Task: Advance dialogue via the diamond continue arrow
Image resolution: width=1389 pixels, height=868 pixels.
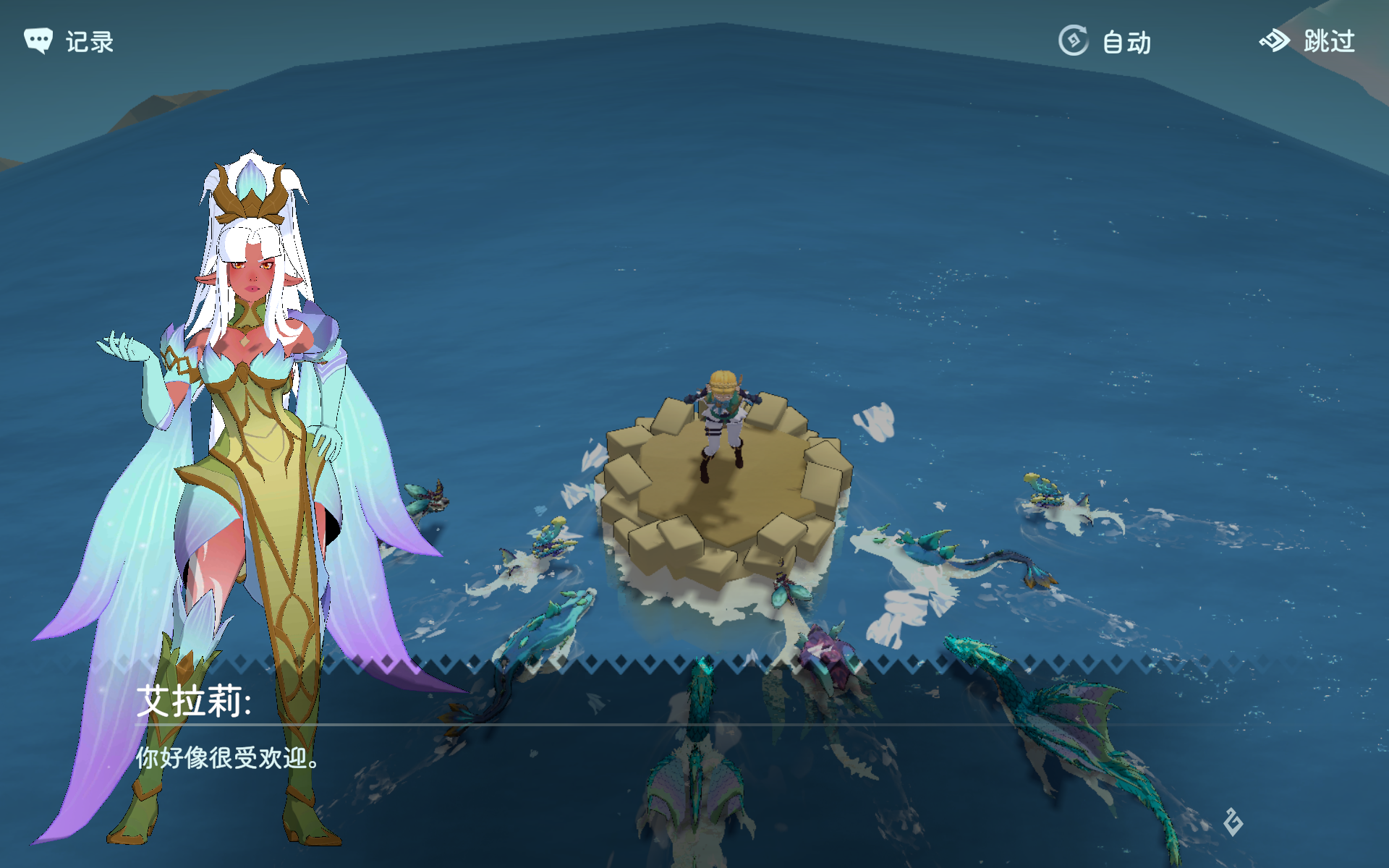Action: point(1233,822)
